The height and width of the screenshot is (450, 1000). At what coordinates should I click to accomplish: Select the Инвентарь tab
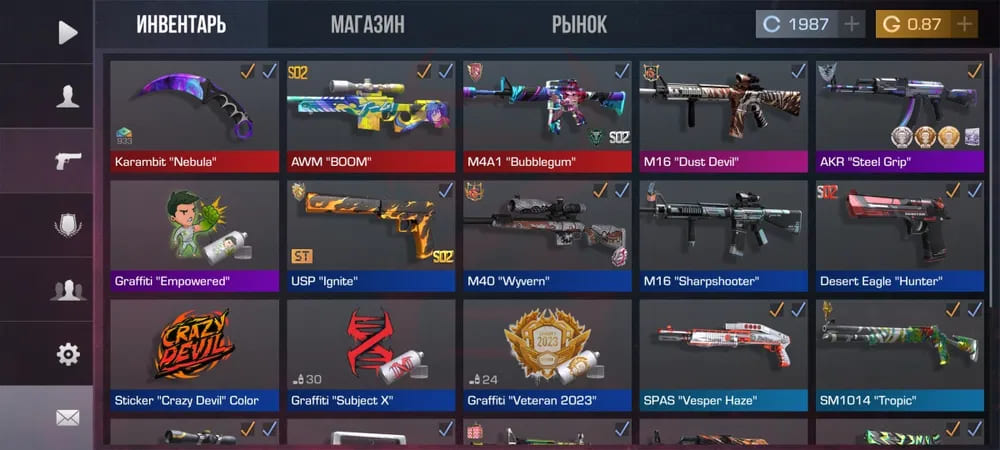click(181, 25)
